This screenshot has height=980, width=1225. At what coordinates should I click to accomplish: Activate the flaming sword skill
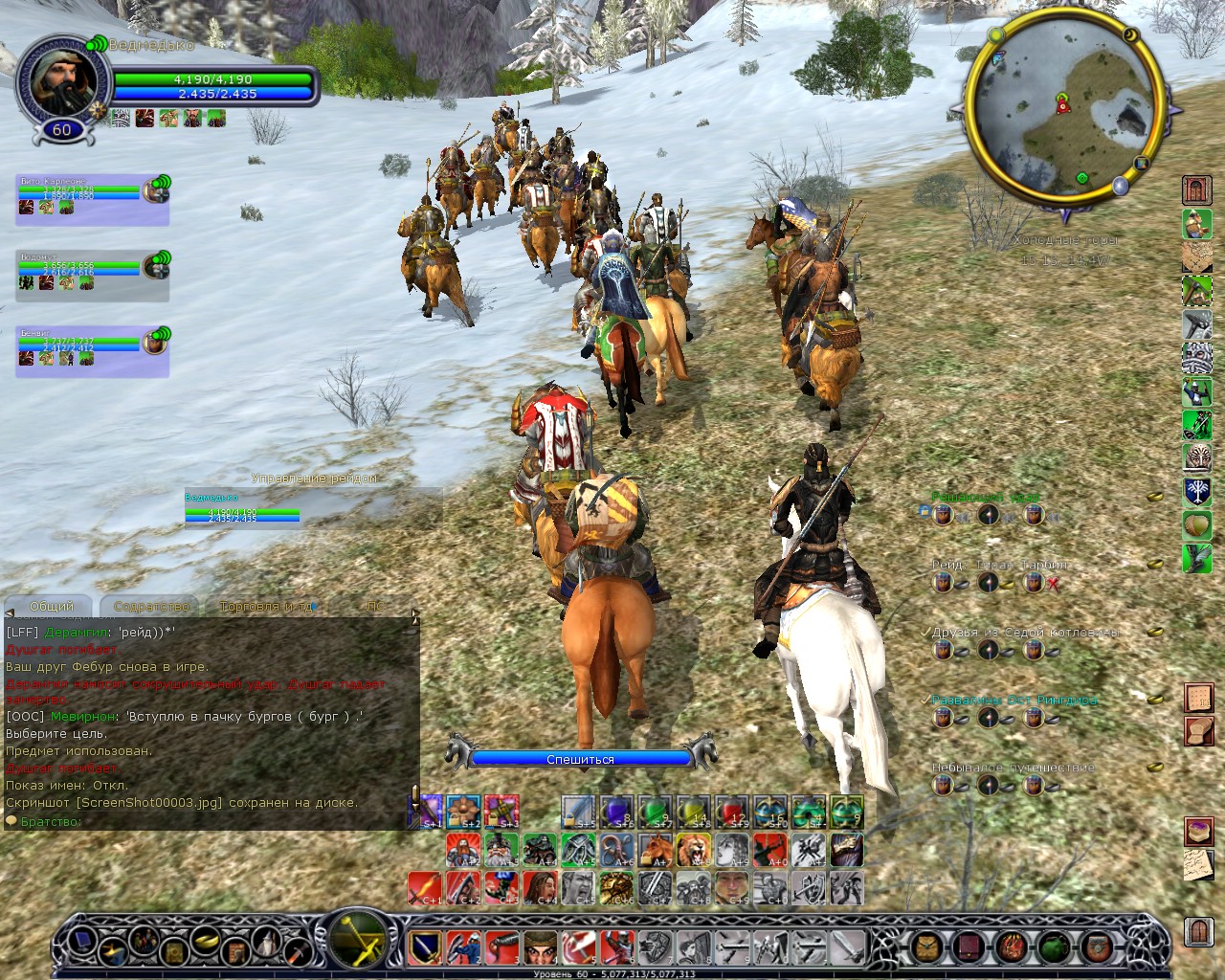pos(425,887)
